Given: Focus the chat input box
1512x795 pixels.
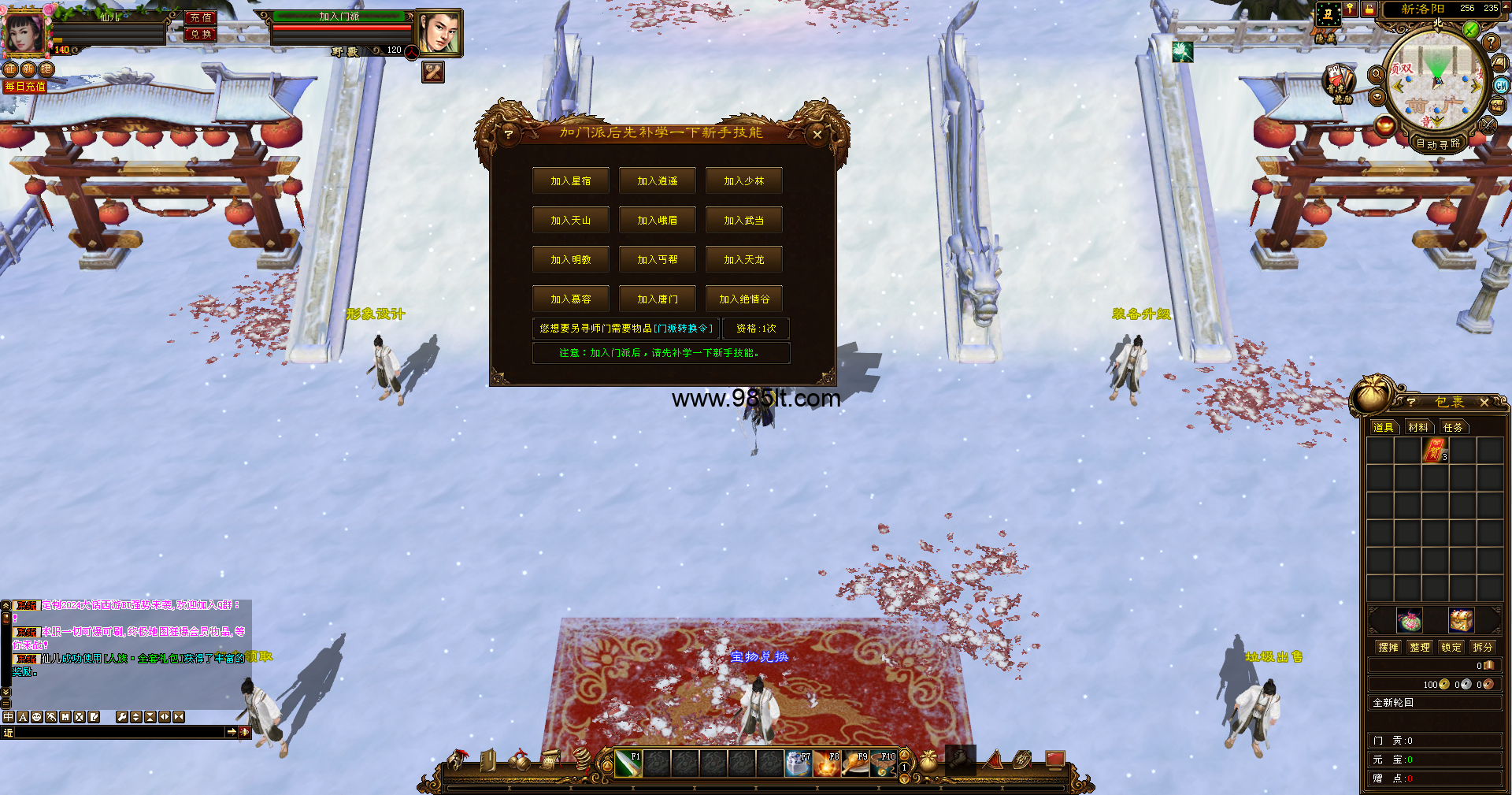Looking at the screenshot, I should [x=118, y=732].
